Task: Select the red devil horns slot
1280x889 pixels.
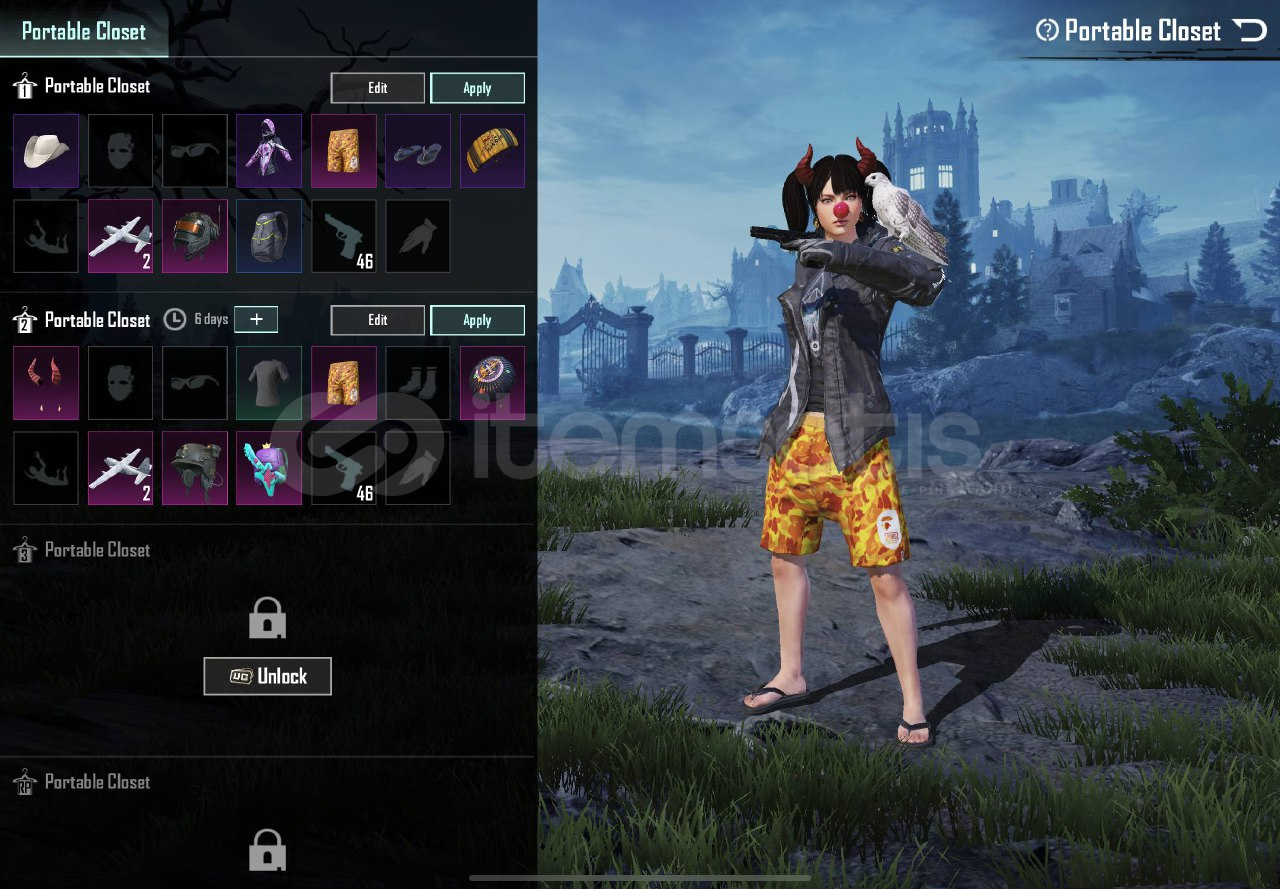Action: point(46,383)
